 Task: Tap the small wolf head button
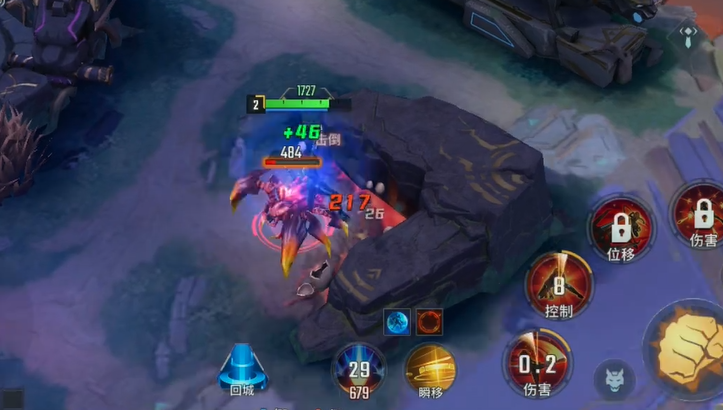click(x=613, y=380)
